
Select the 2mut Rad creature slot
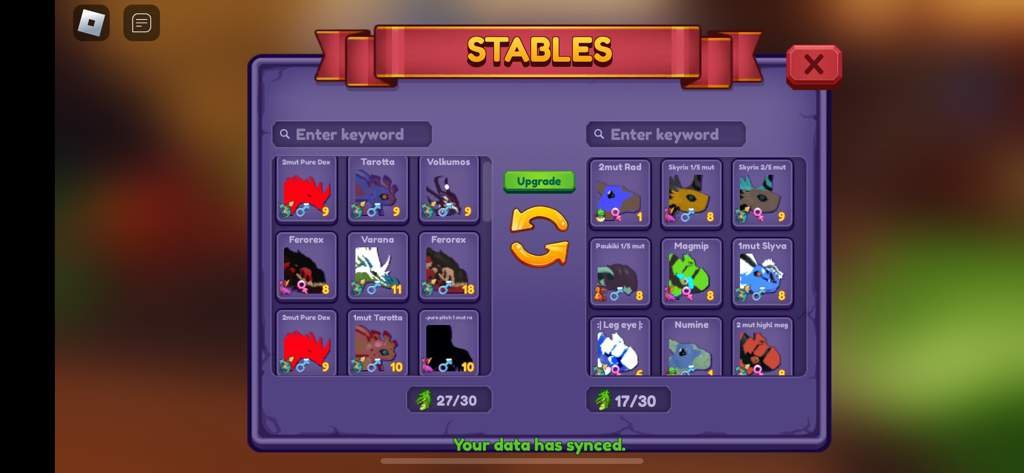point(620,193)
